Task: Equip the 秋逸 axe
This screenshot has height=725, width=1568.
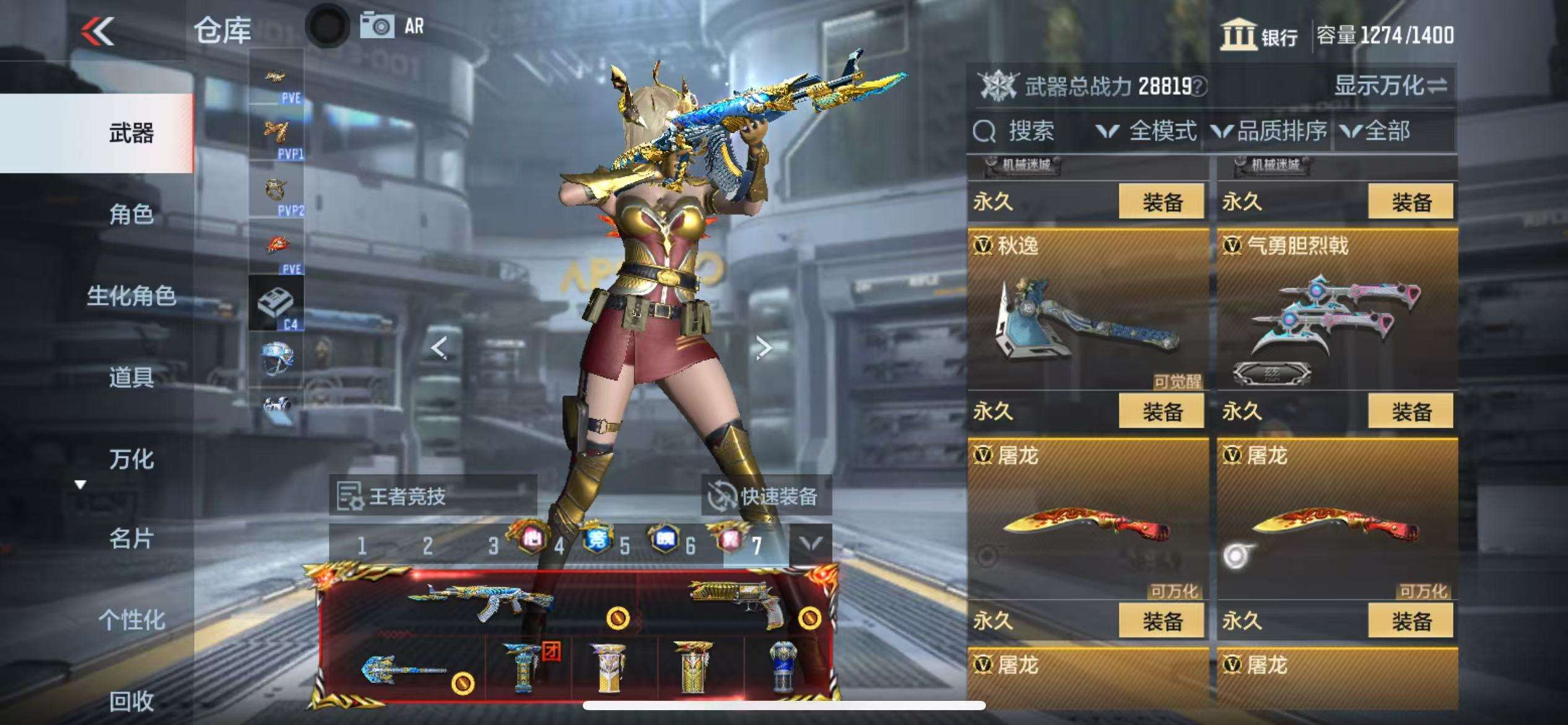Action: click(x=1161, y=411)
